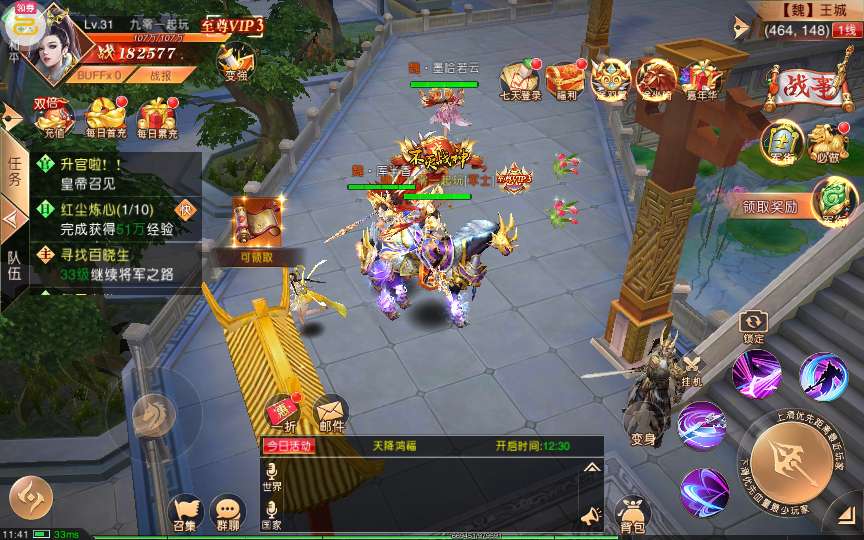The height and width of the screenshot is (540, 864).
Task: Open the 福利 treasure chest welfare menu
Action: click(565, 78)
